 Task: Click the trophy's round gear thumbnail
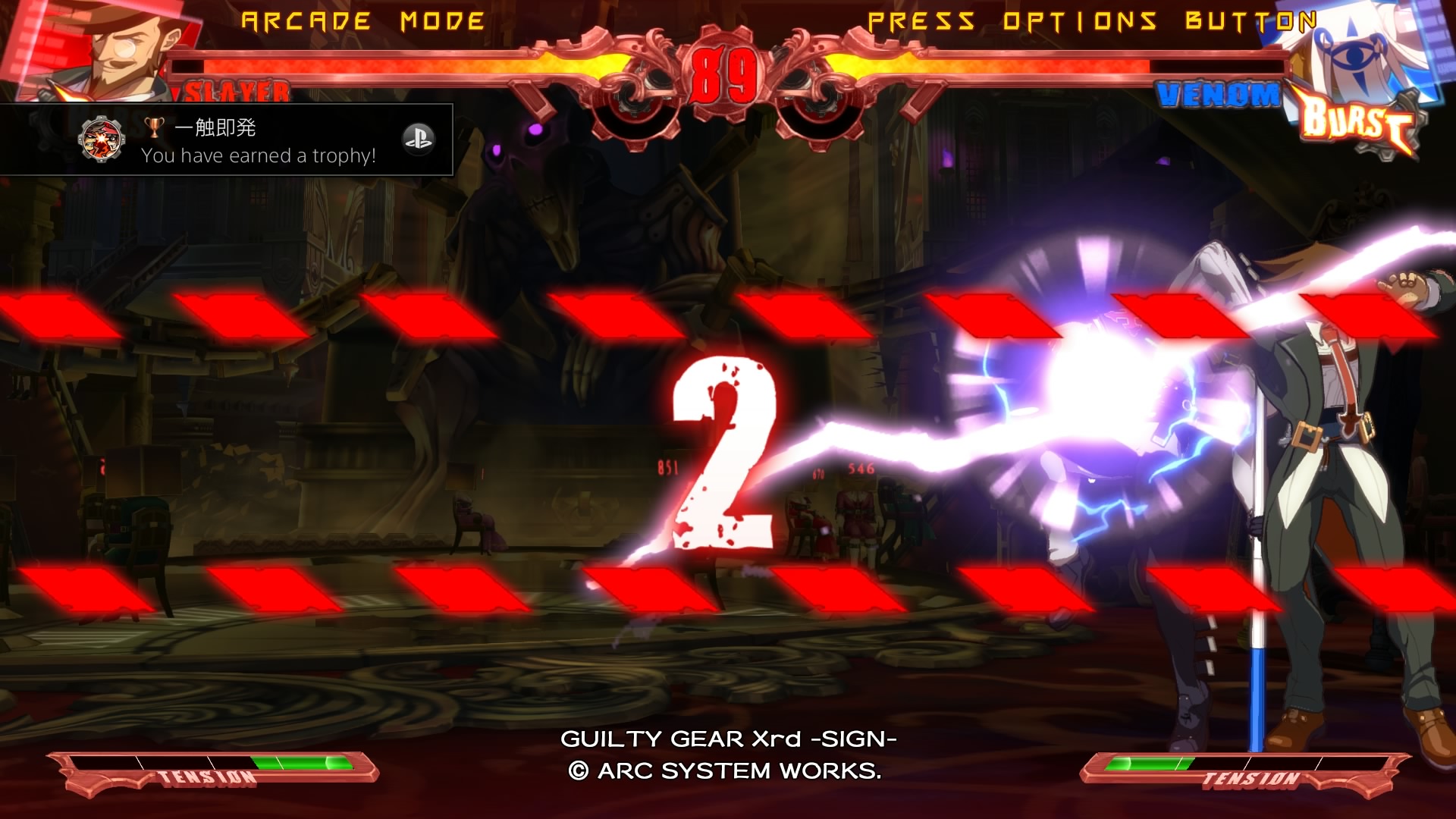[x=101, y=140]
